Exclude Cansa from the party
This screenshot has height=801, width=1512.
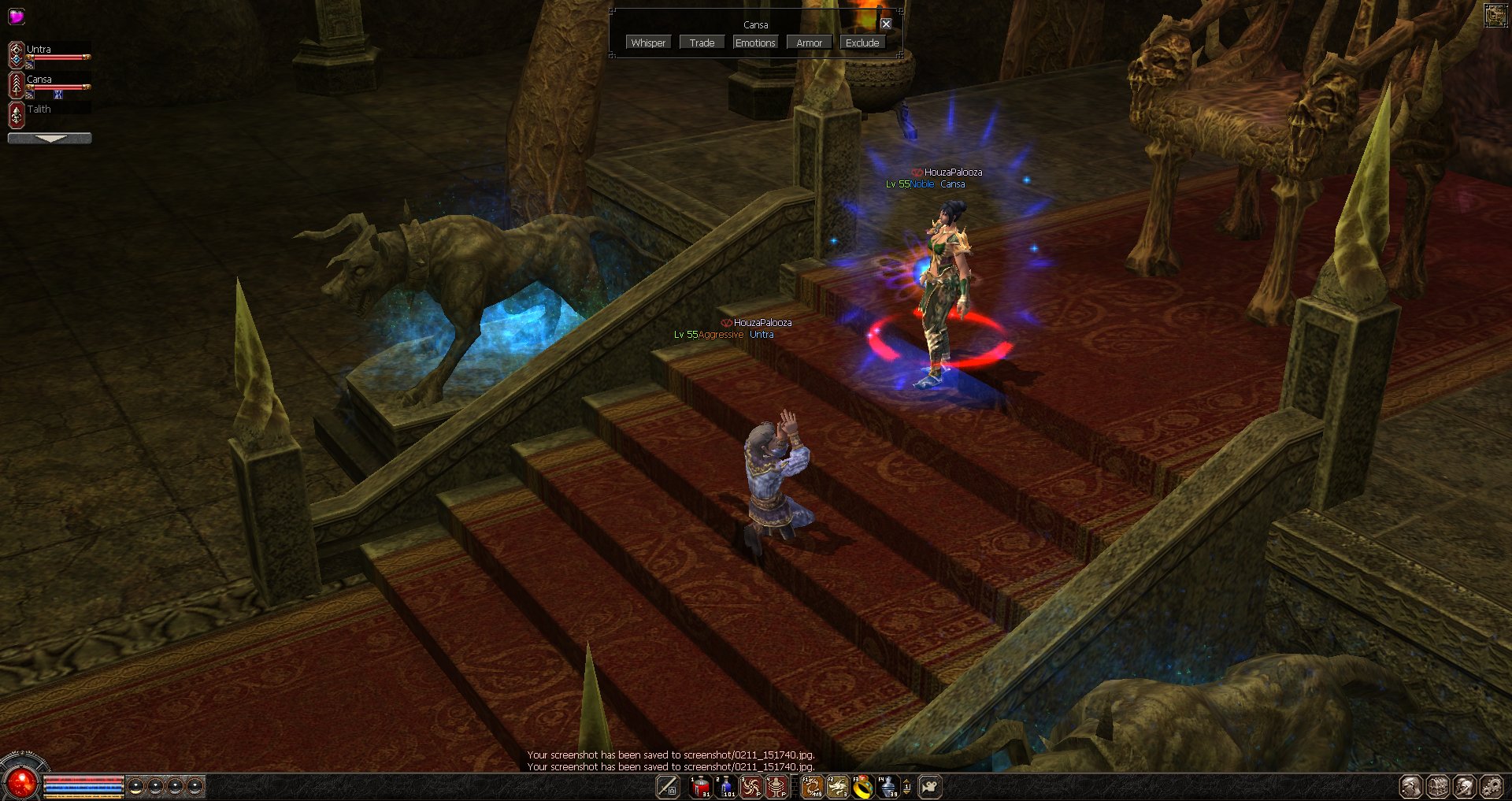tap(862, 43)
